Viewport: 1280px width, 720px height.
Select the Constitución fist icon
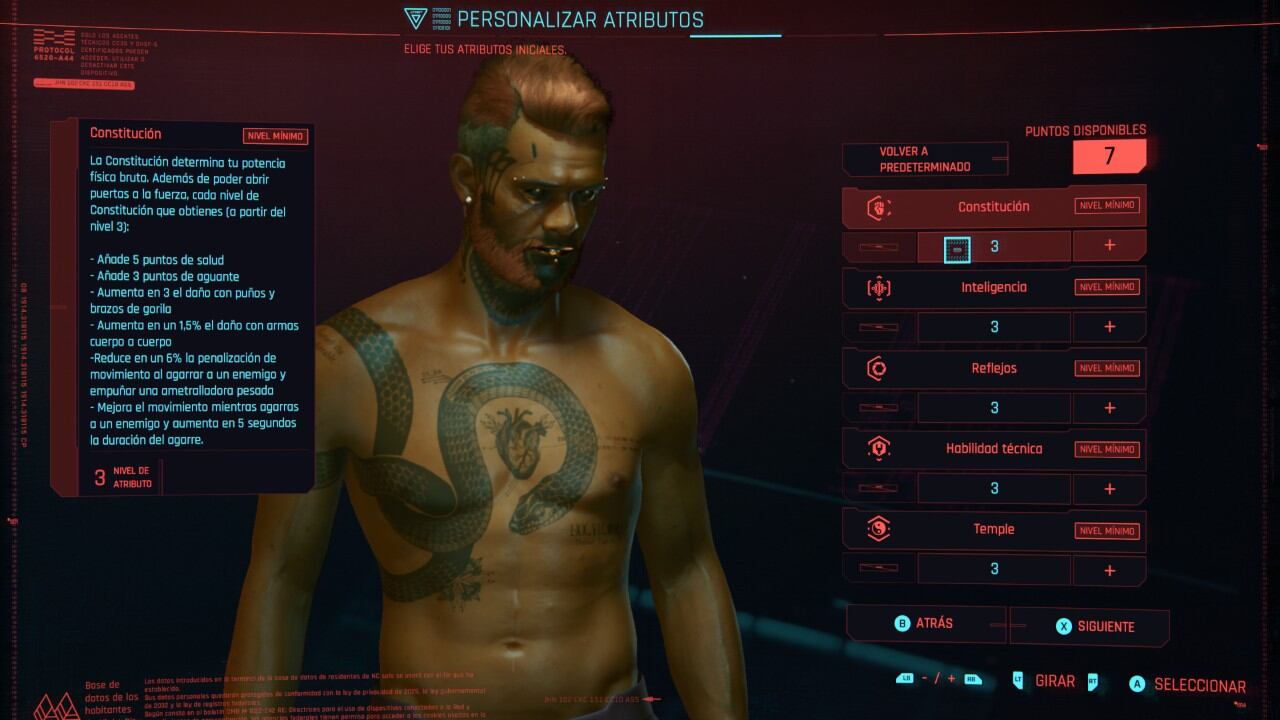[878, 207]
